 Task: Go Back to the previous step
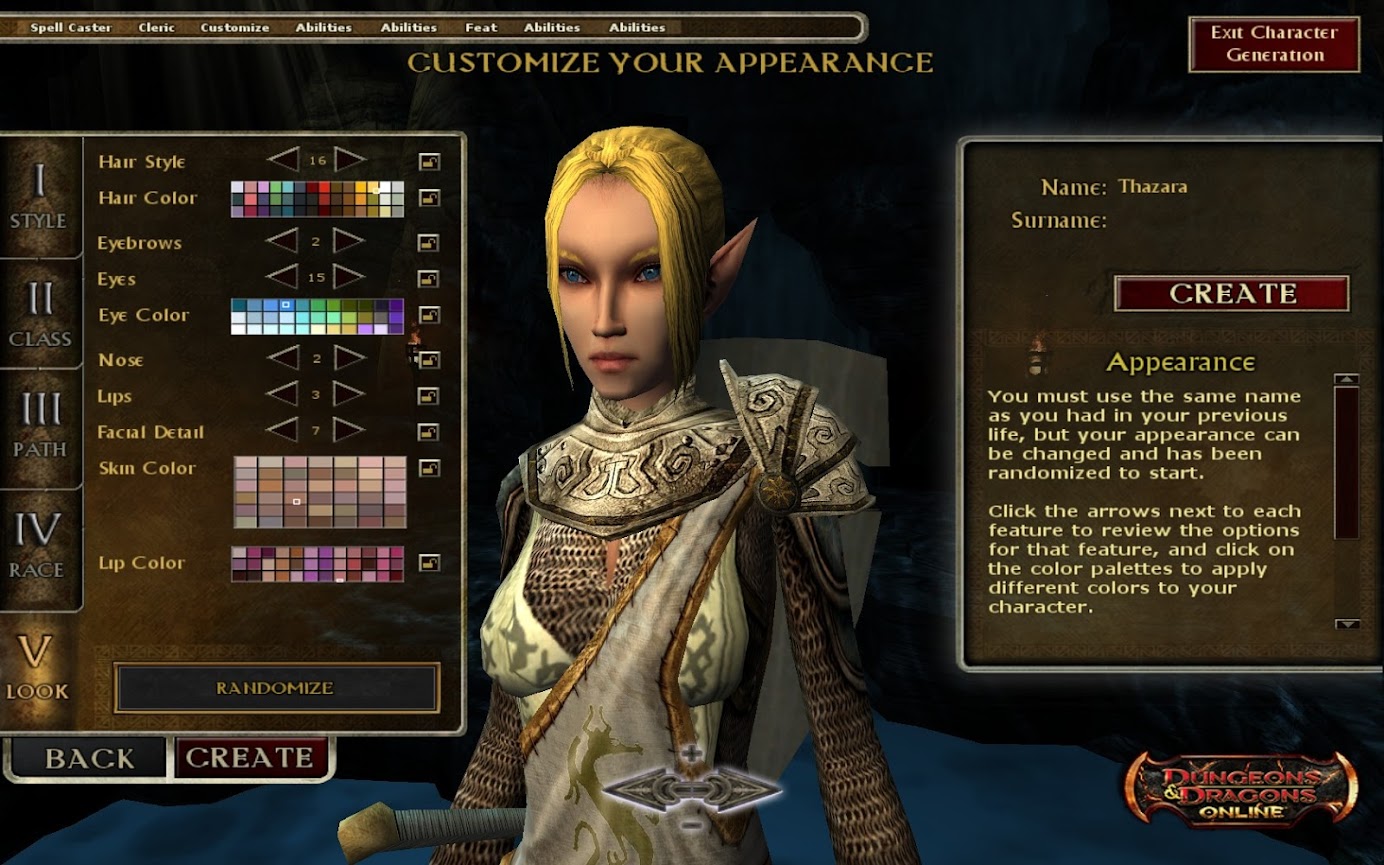[x=88, y=758]
